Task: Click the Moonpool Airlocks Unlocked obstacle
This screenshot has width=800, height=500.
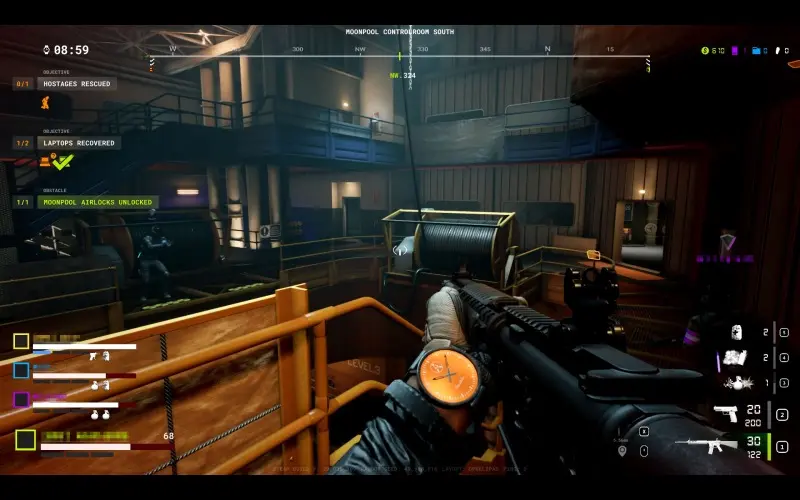Action: click(x=97, y=202)
